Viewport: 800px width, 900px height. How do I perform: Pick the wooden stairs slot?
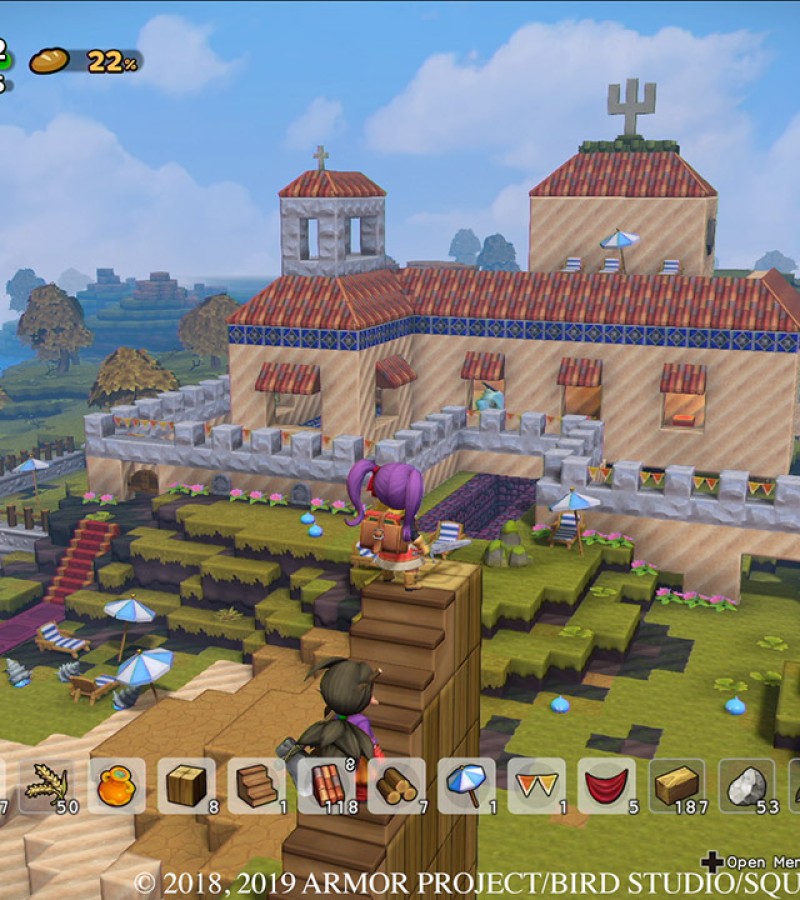[x=257, y=785]
